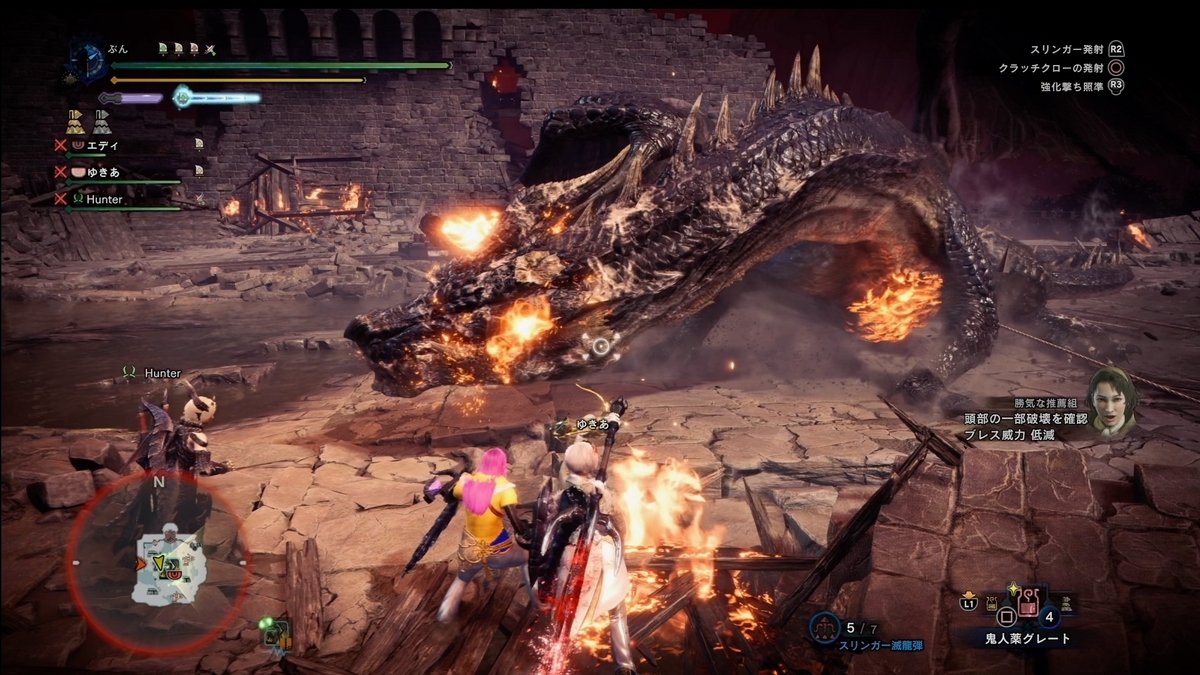Open the quest timer clock icon

[87, 59]
